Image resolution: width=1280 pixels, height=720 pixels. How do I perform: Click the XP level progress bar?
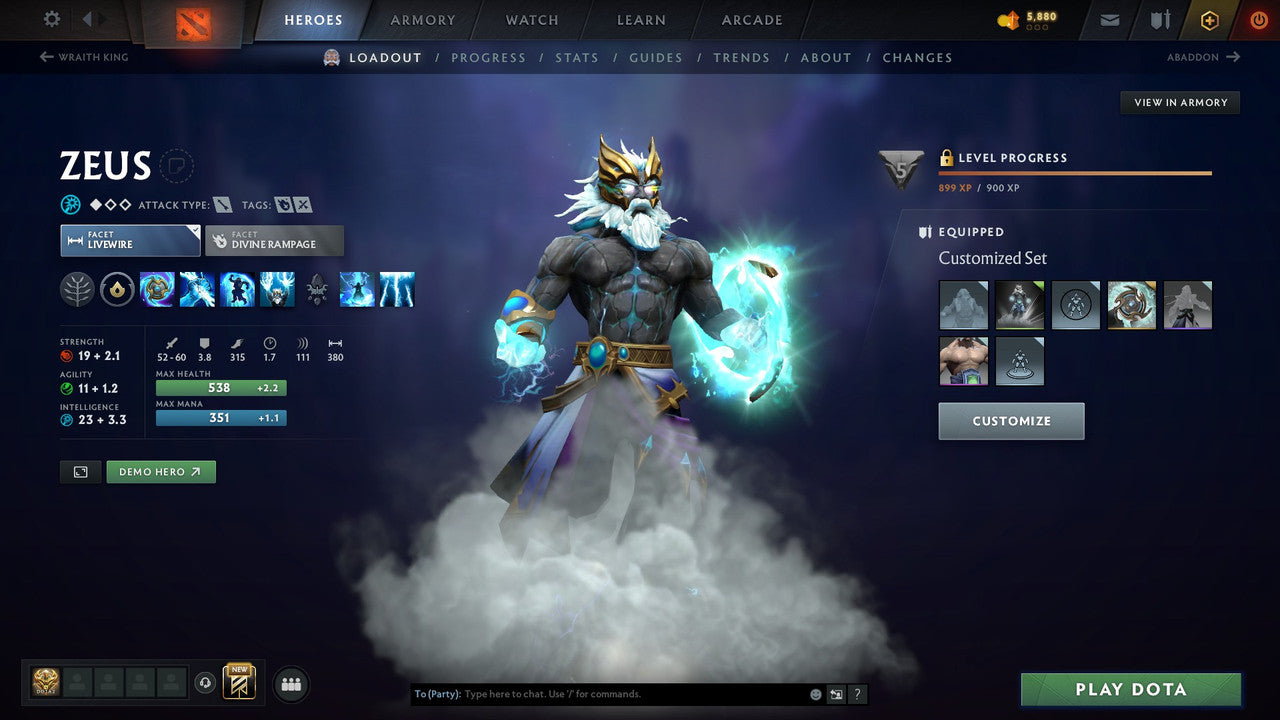coord(1075,172)
